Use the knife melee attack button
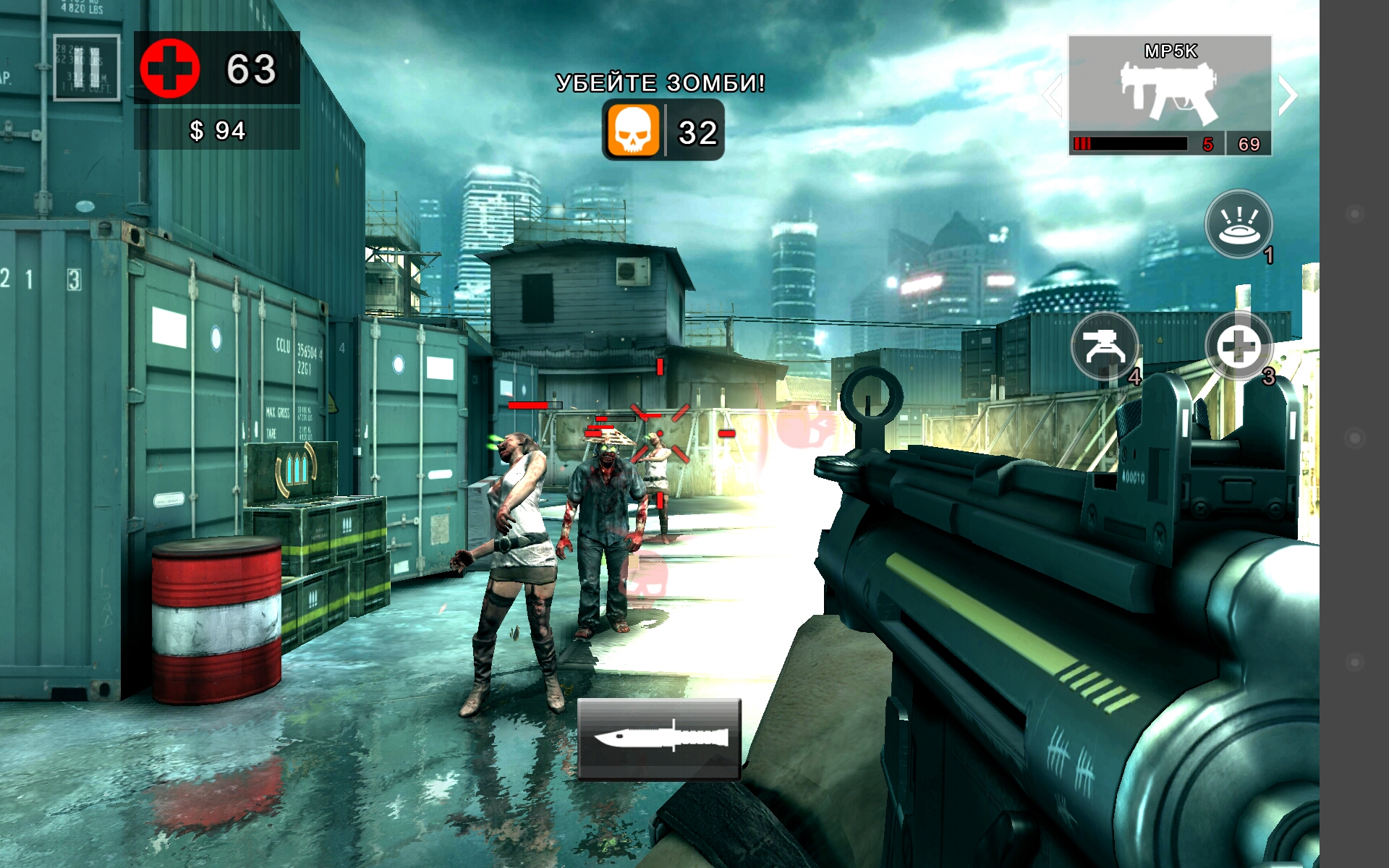Screen dimensions: 1389x868 coord(659,739)
